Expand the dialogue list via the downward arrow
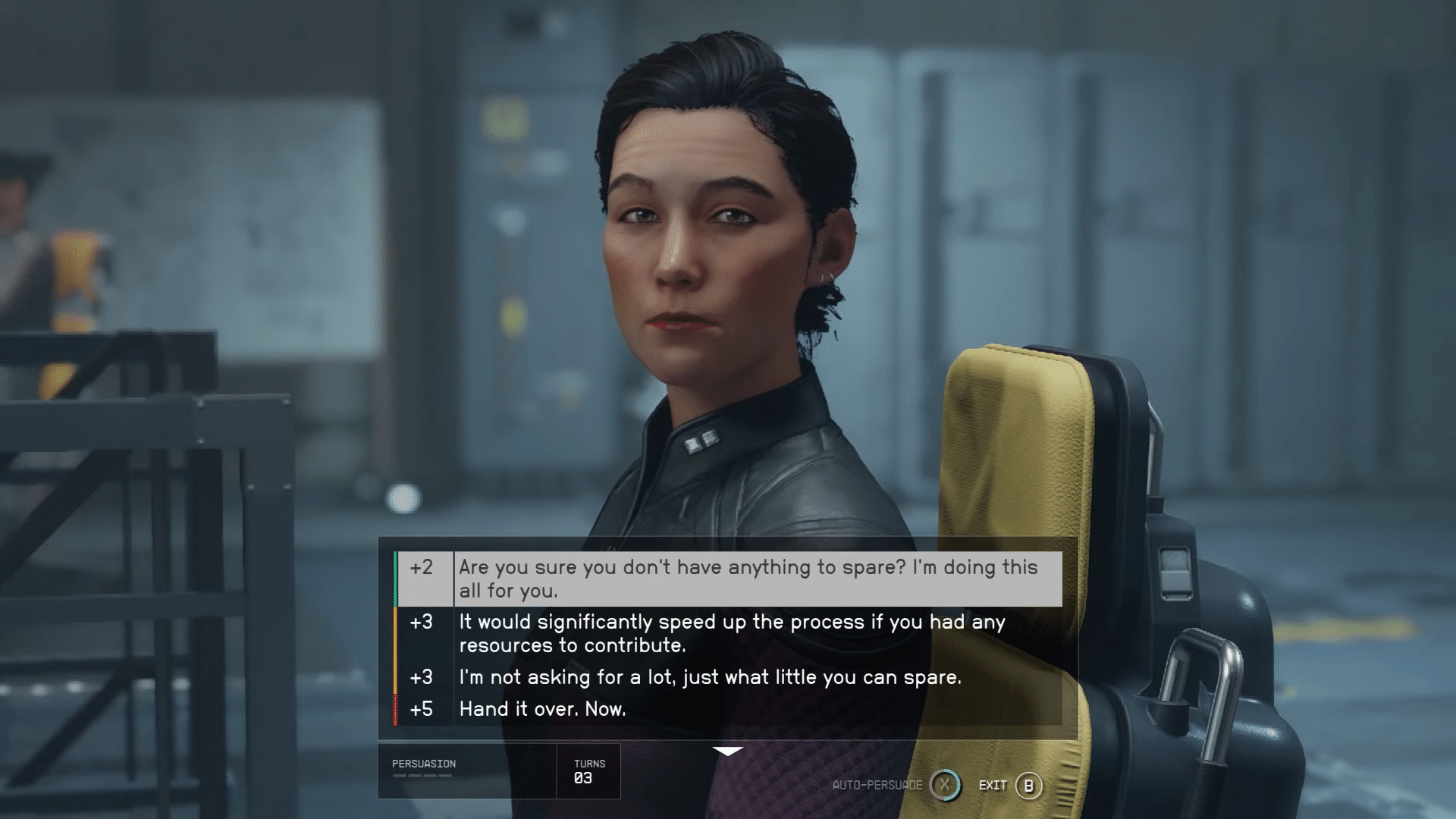This screenshot has width=1456, height=819. [727, 752]
